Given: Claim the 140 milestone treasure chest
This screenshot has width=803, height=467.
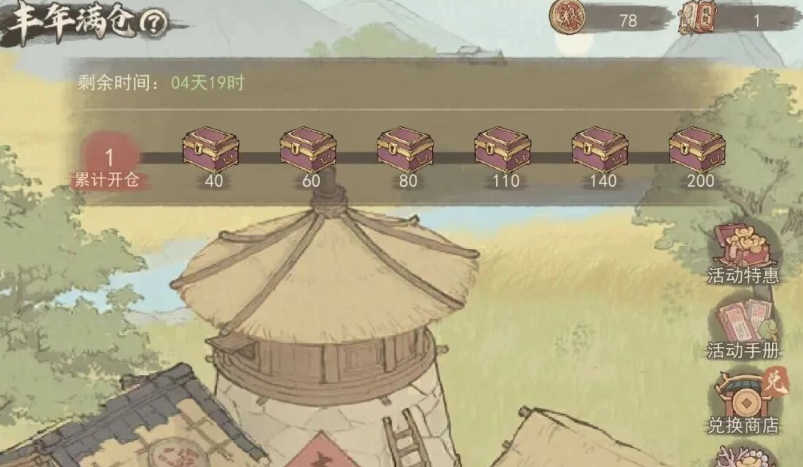Looking at the screenshot, I should coord(600,149).
